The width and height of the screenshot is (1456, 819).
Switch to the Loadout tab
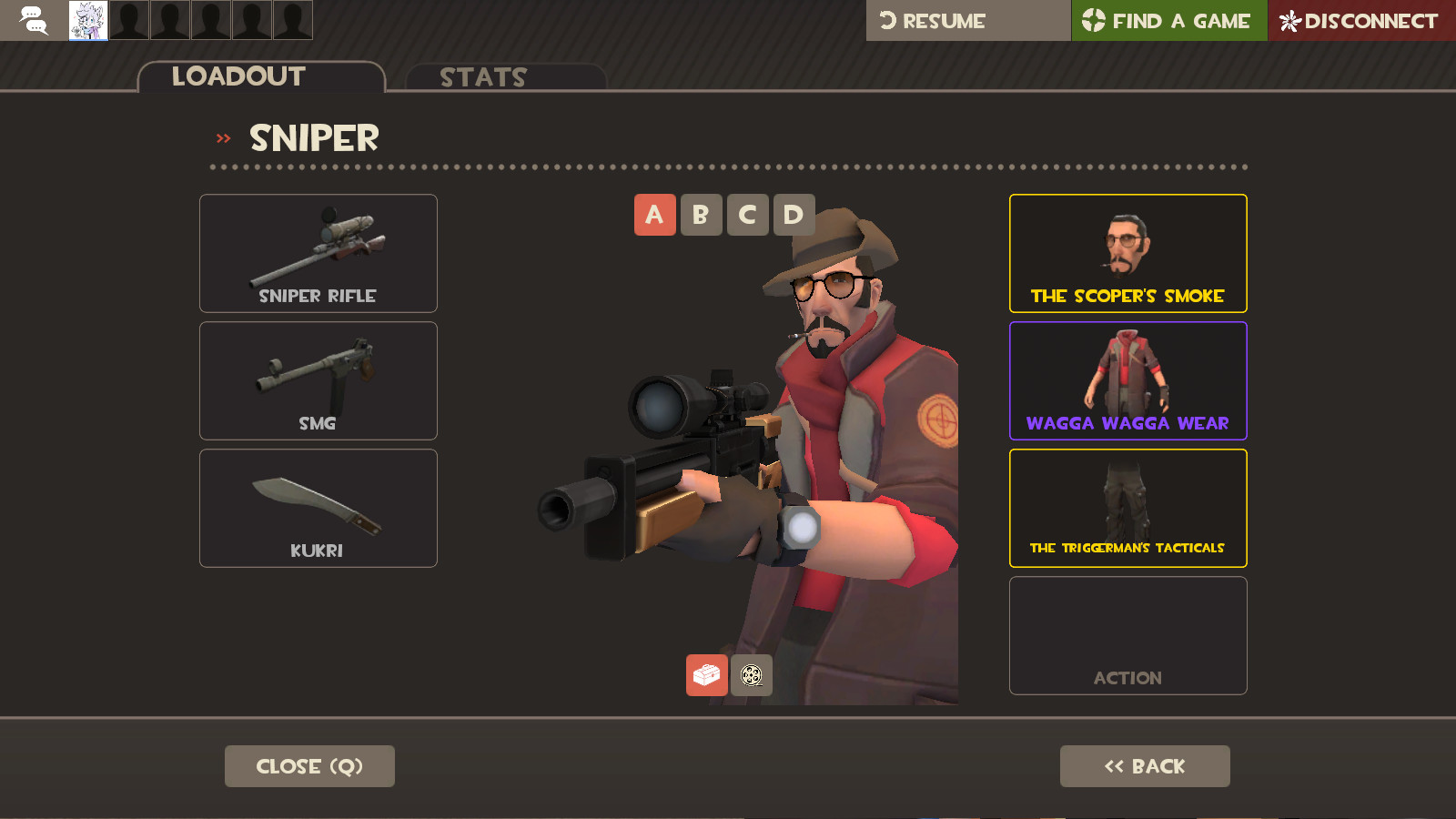(x=238, y=76)
